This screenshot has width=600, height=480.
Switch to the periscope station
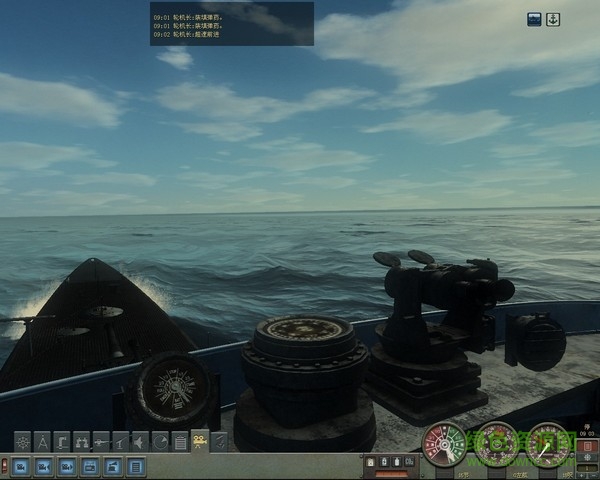tap(62, 441)
